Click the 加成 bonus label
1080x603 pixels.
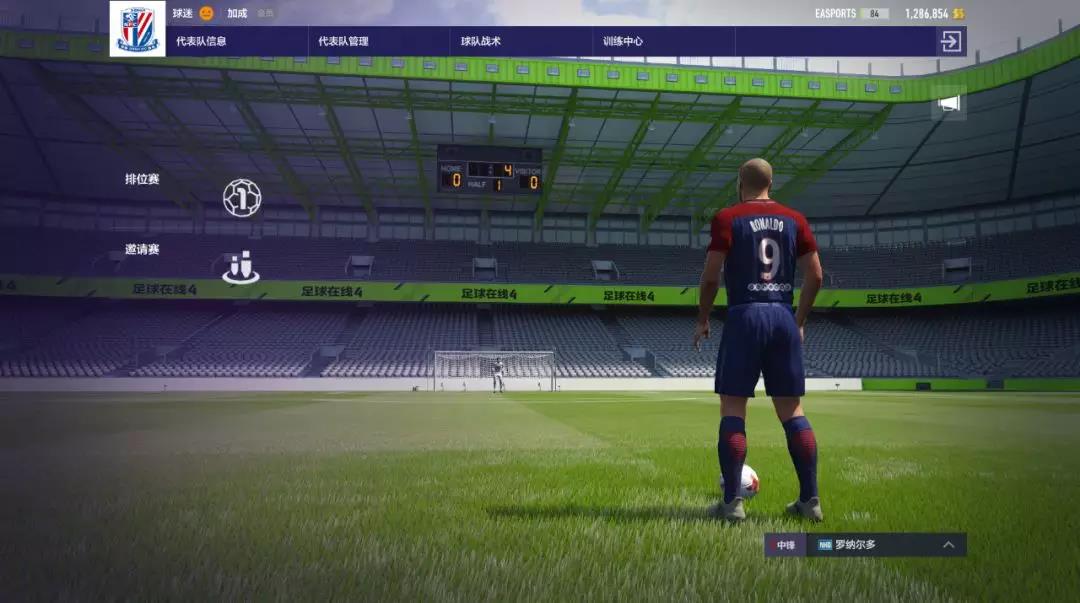click(x=237, y=13)
